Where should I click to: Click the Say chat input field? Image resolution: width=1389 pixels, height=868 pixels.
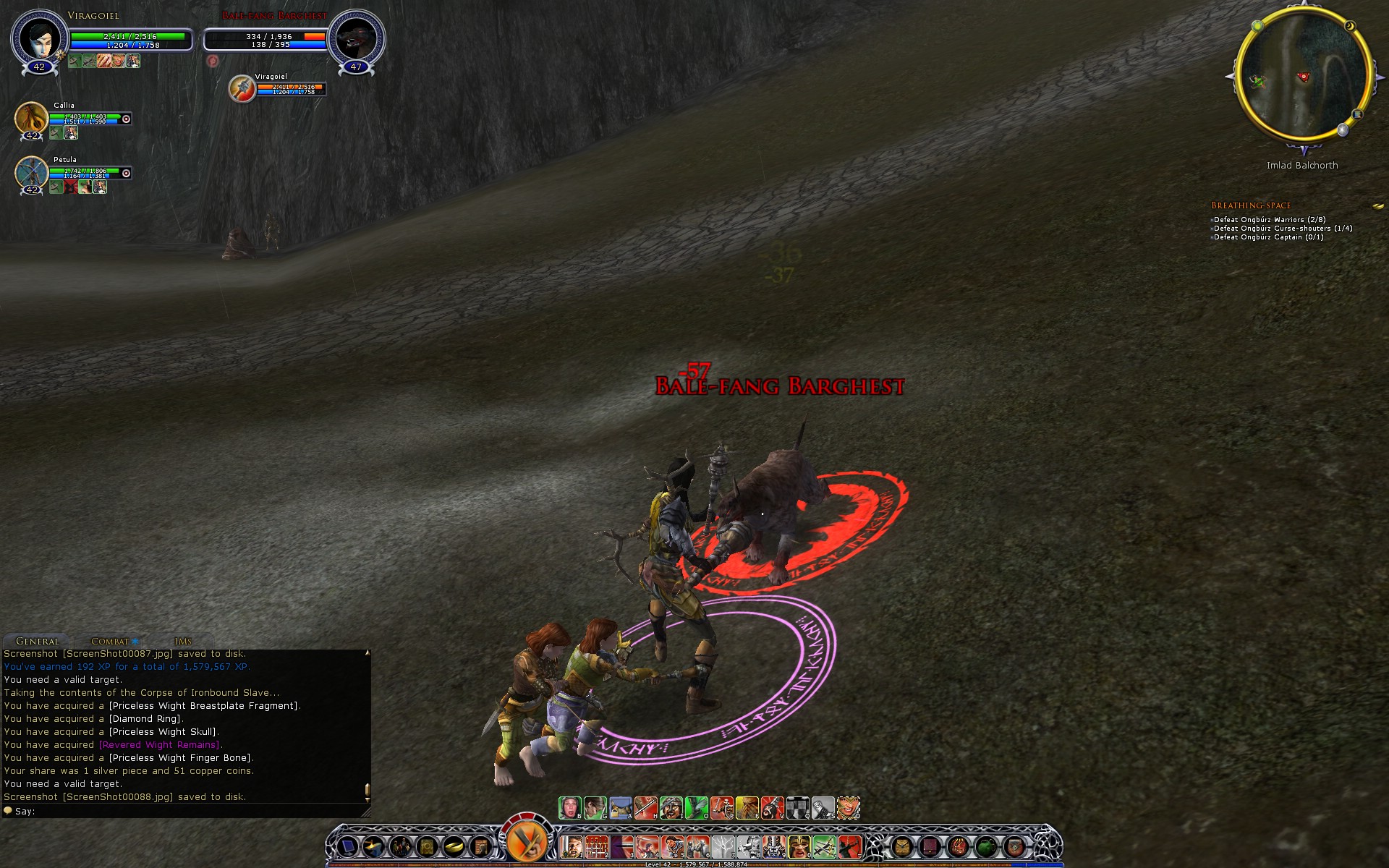[188, 812]
